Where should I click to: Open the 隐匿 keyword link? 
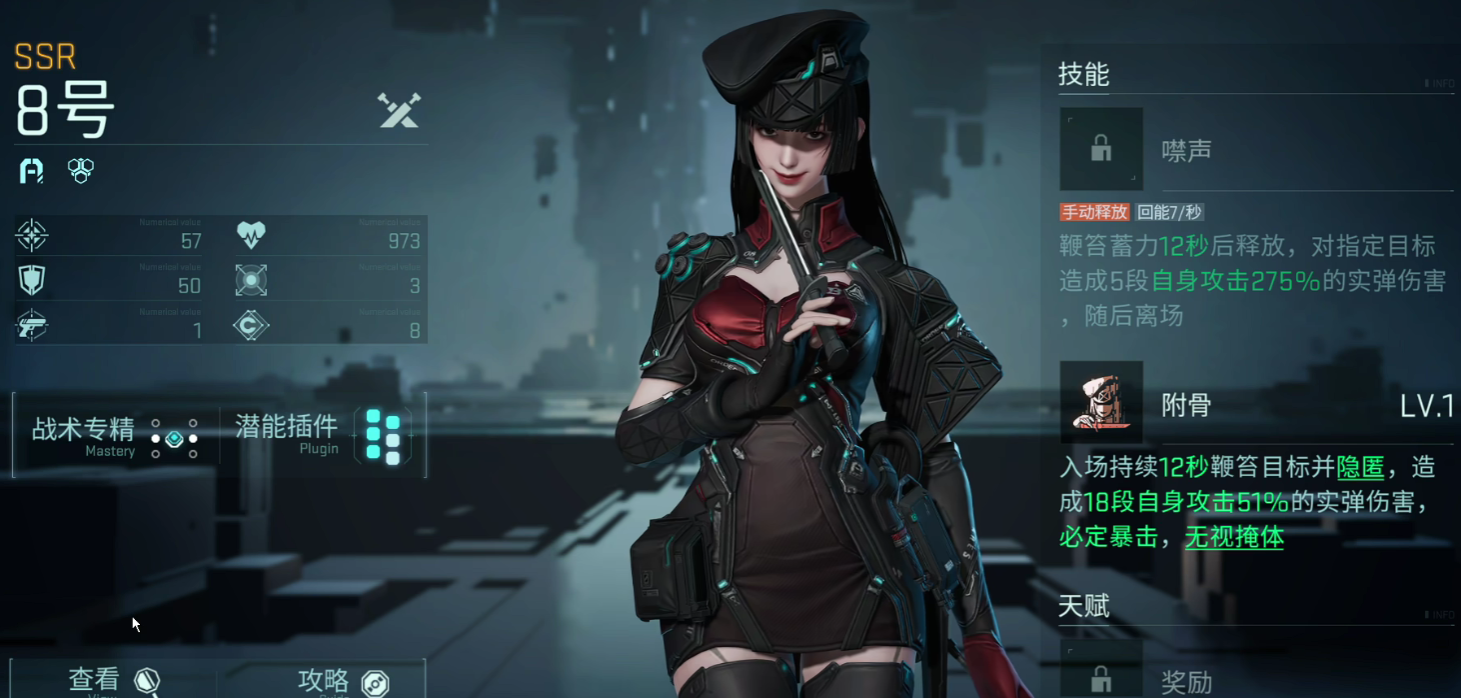[1360, 466]
